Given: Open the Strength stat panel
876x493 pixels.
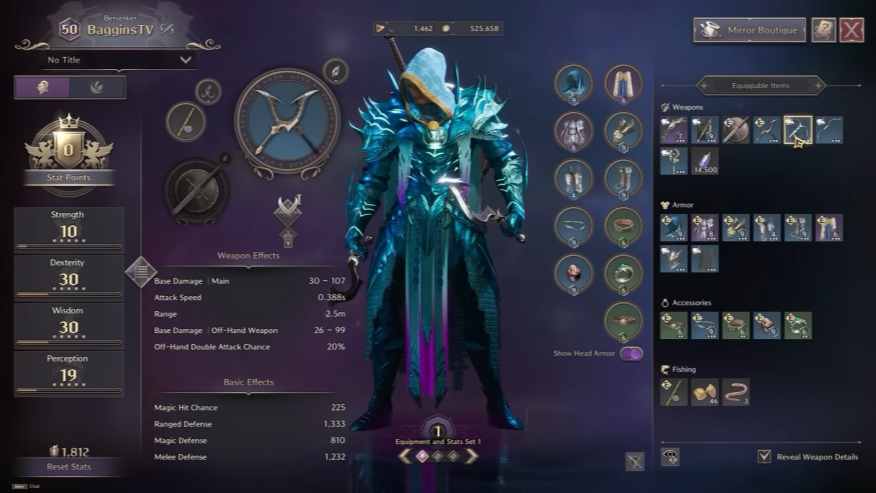Looking at the screenshot, I should click(x=68, y=229).
